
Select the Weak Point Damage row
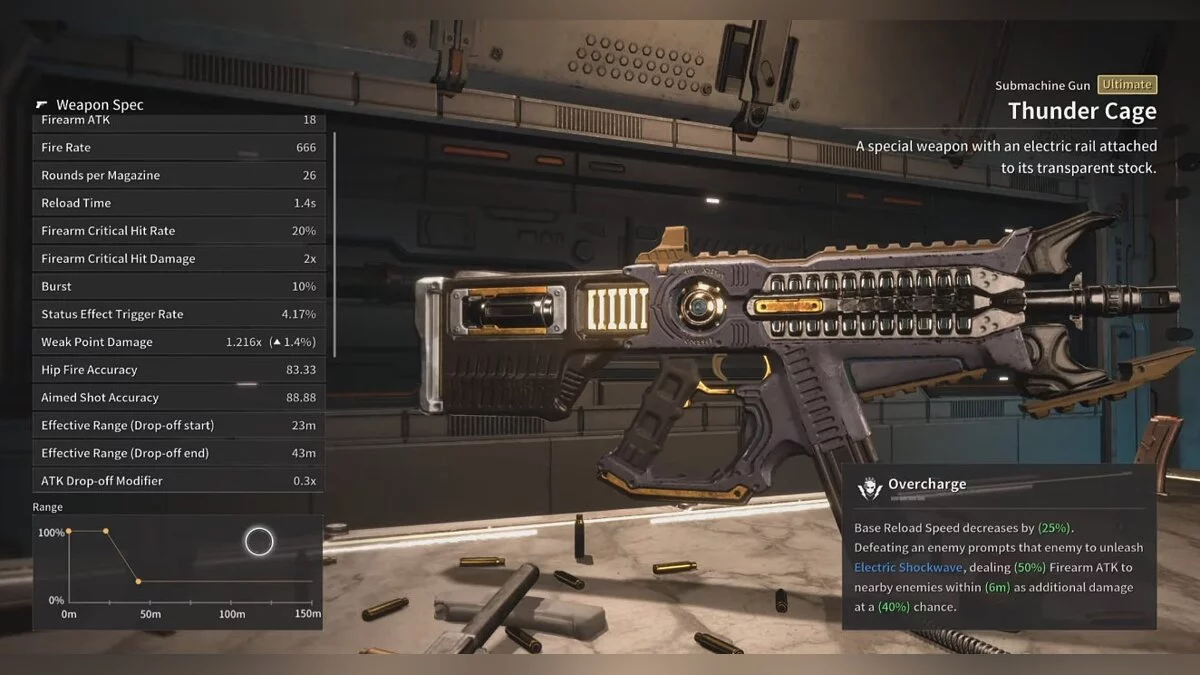tap(178, 342)
